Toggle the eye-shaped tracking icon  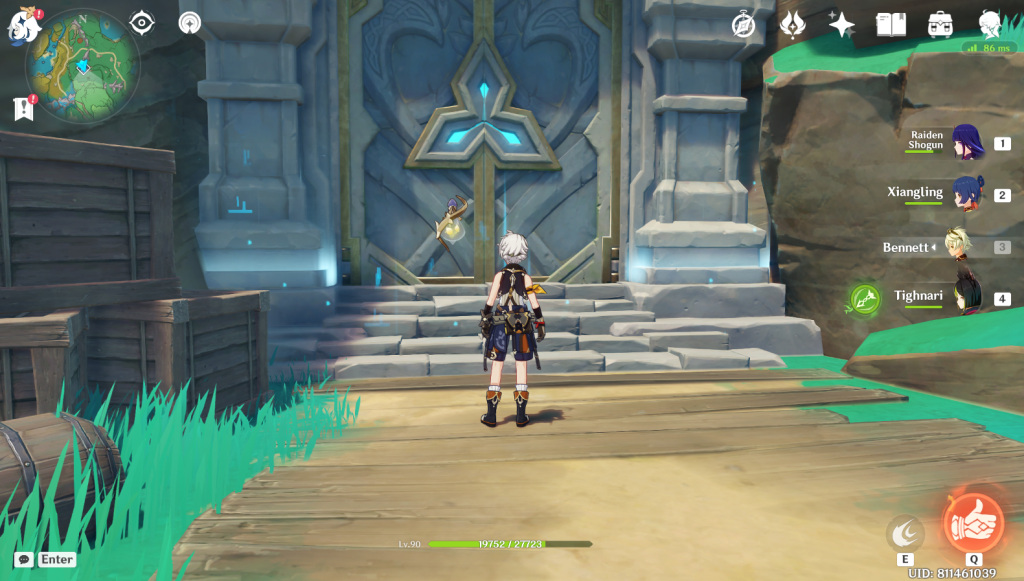point(143,22)
